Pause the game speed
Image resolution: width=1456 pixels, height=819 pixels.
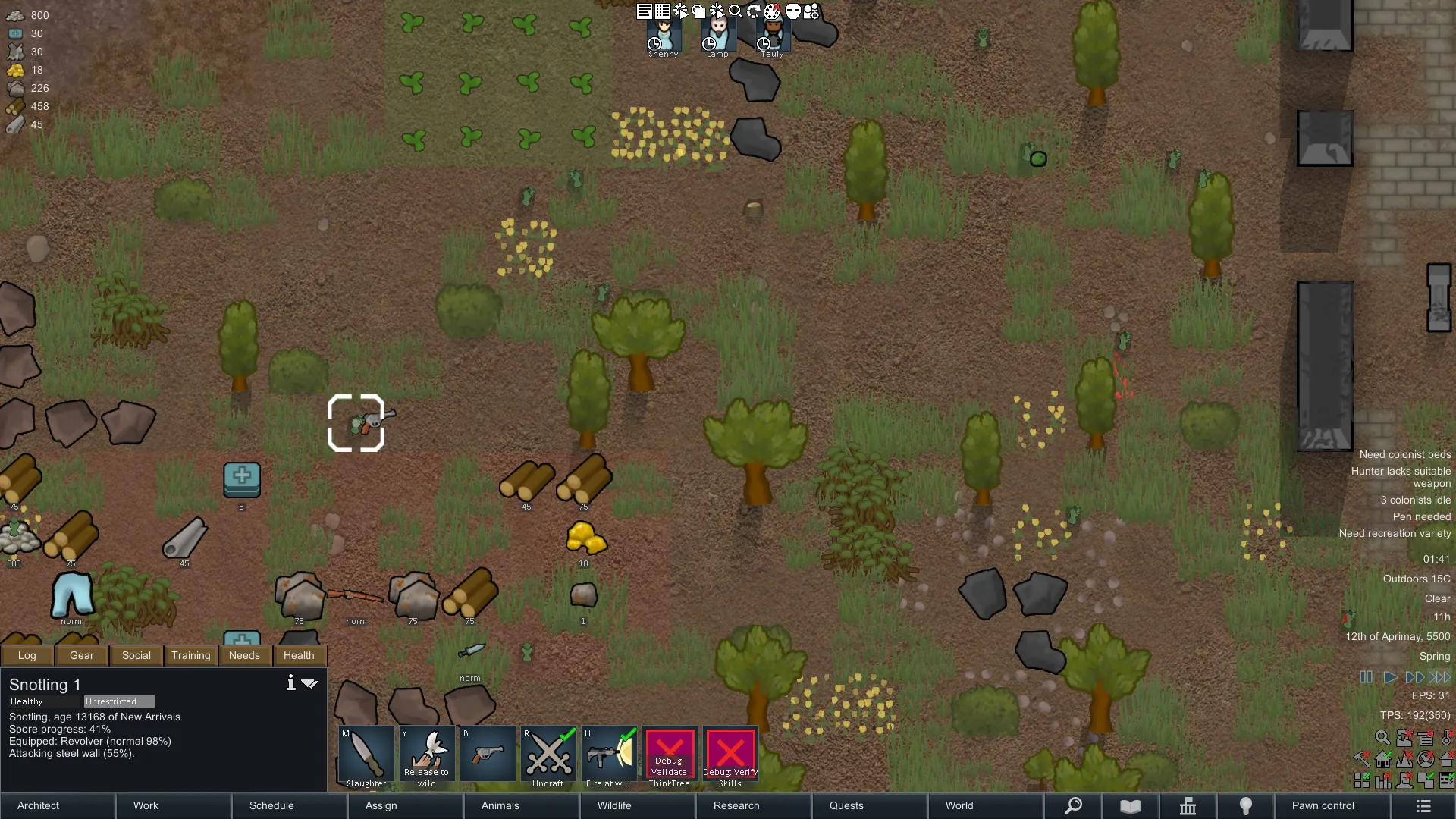tap(1366, 677)
